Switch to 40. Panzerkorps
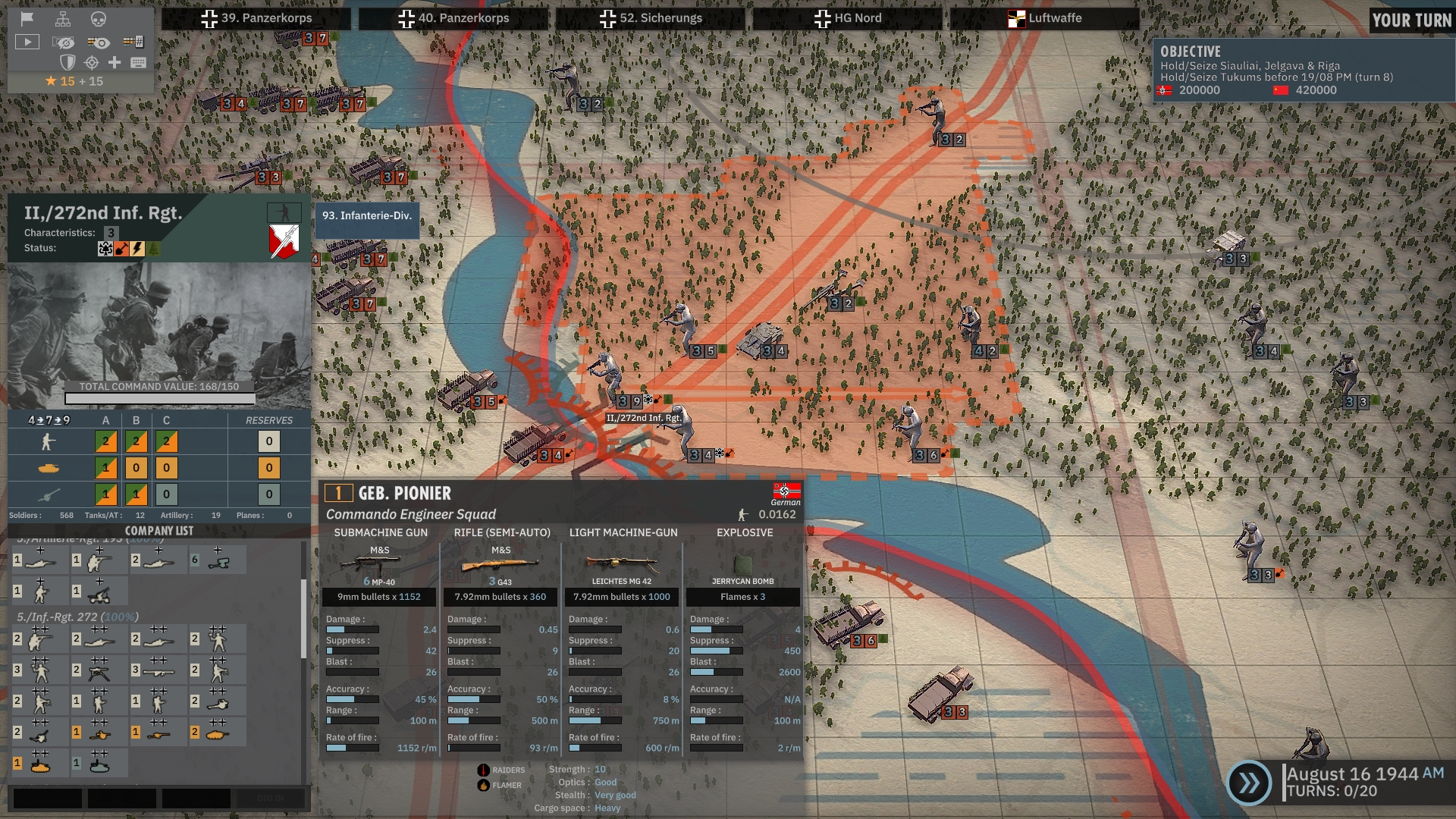Screen dimensions: 1456x819 (453, 18)
